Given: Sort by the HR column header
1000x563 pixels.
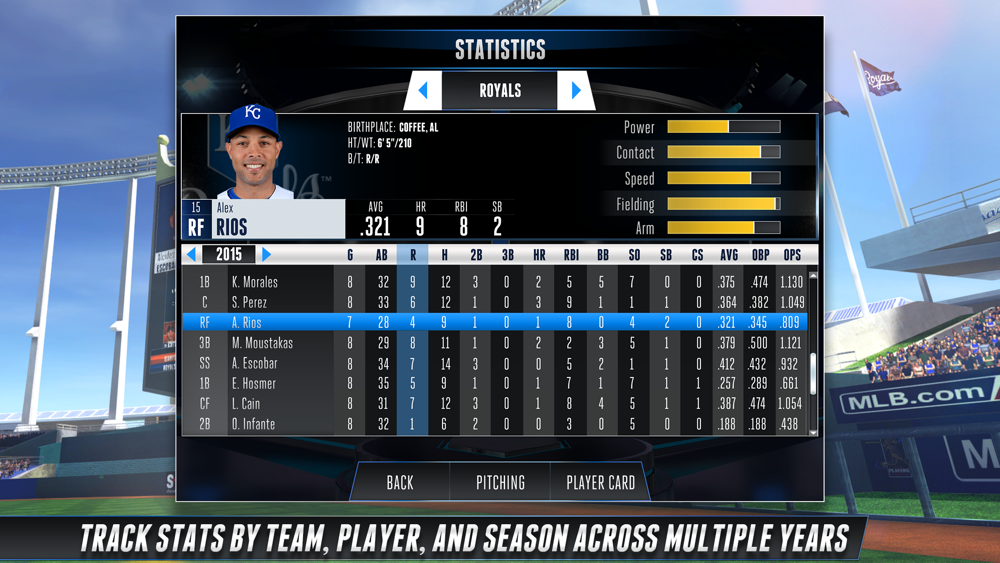Looking at the screenshot, I should 539,255.
